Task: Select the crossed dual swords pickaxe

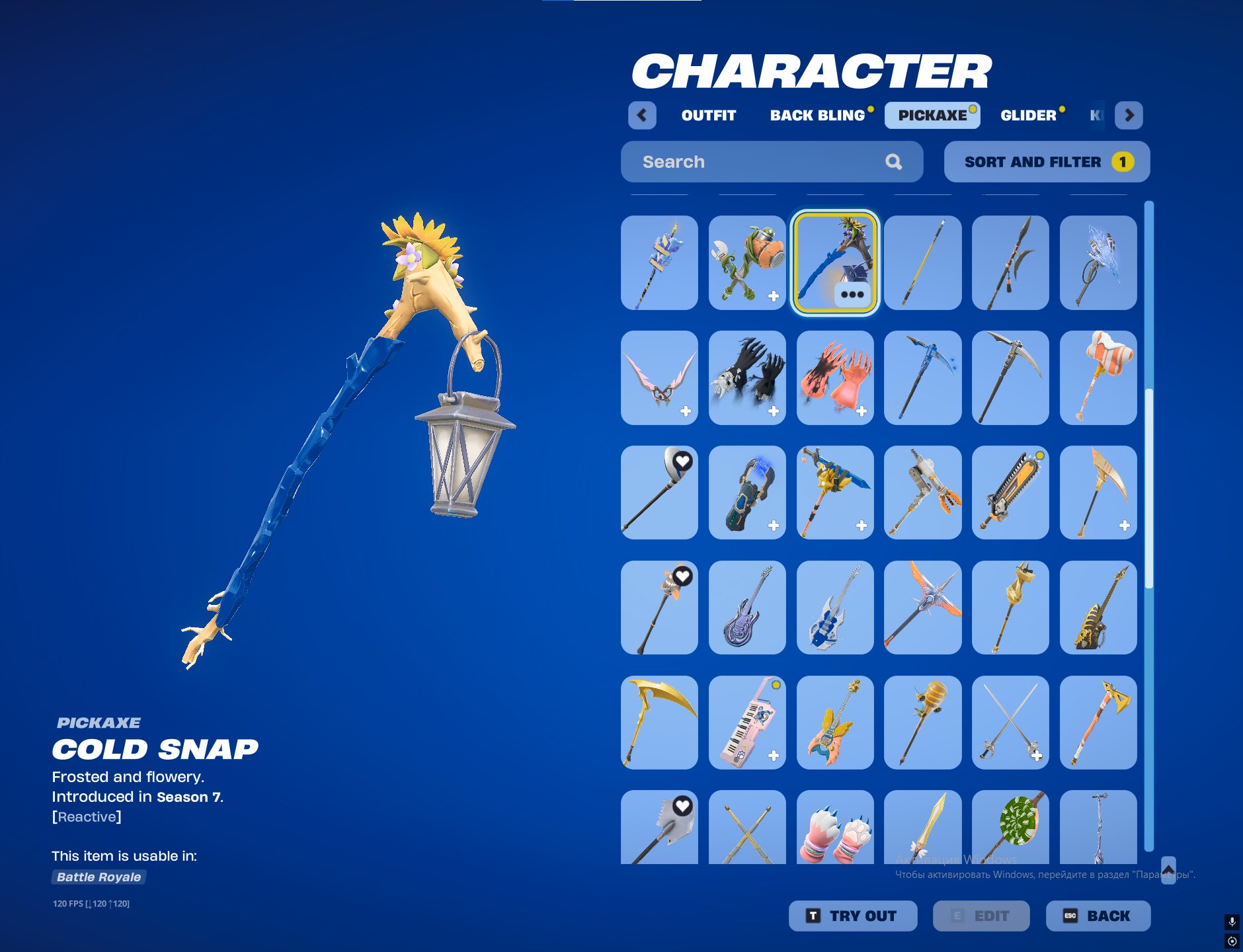Action: tap(1010, 722)
